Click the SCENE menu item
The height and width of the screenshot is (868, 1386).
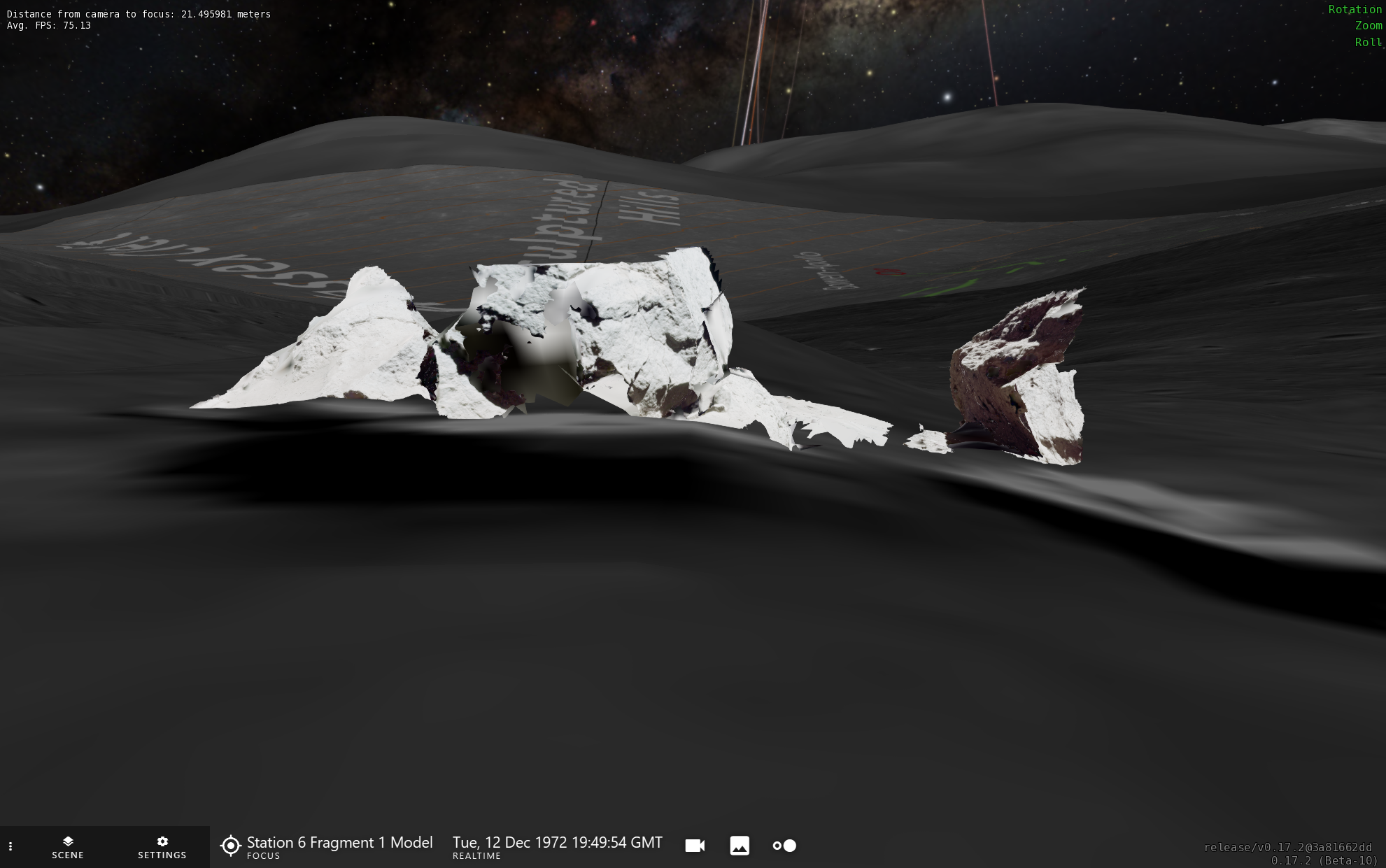coord(67,855)
